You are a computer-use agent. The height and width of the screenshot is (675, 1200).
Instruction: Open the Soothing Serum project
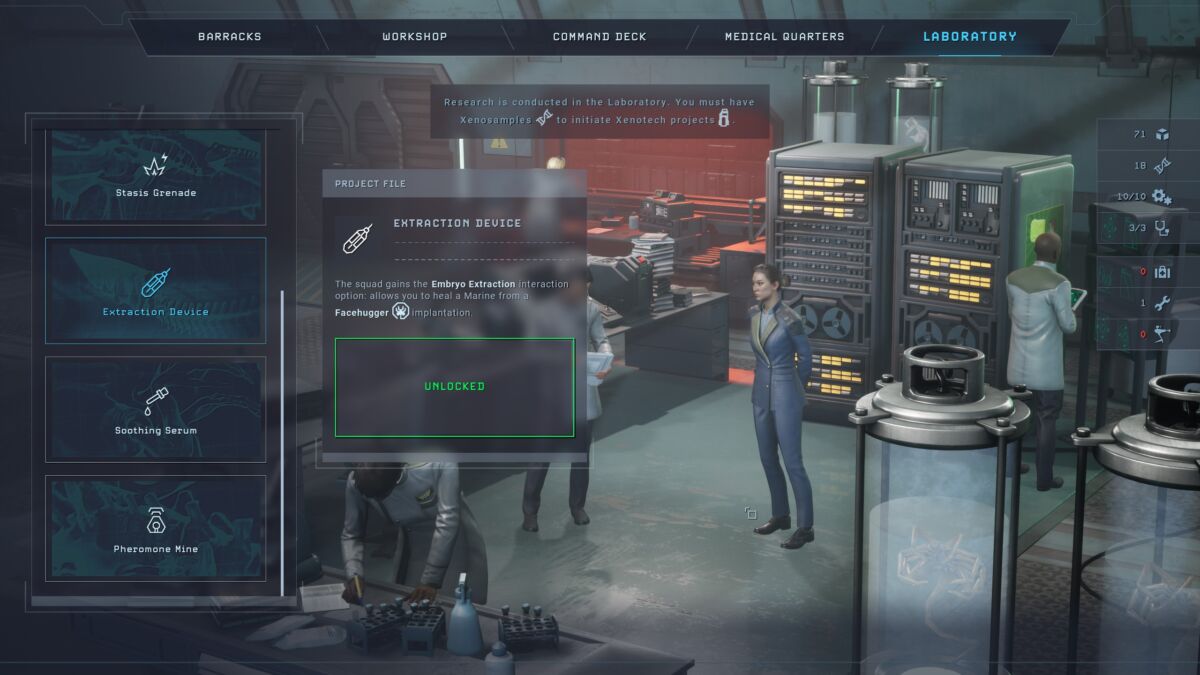(x=156, y=409)
